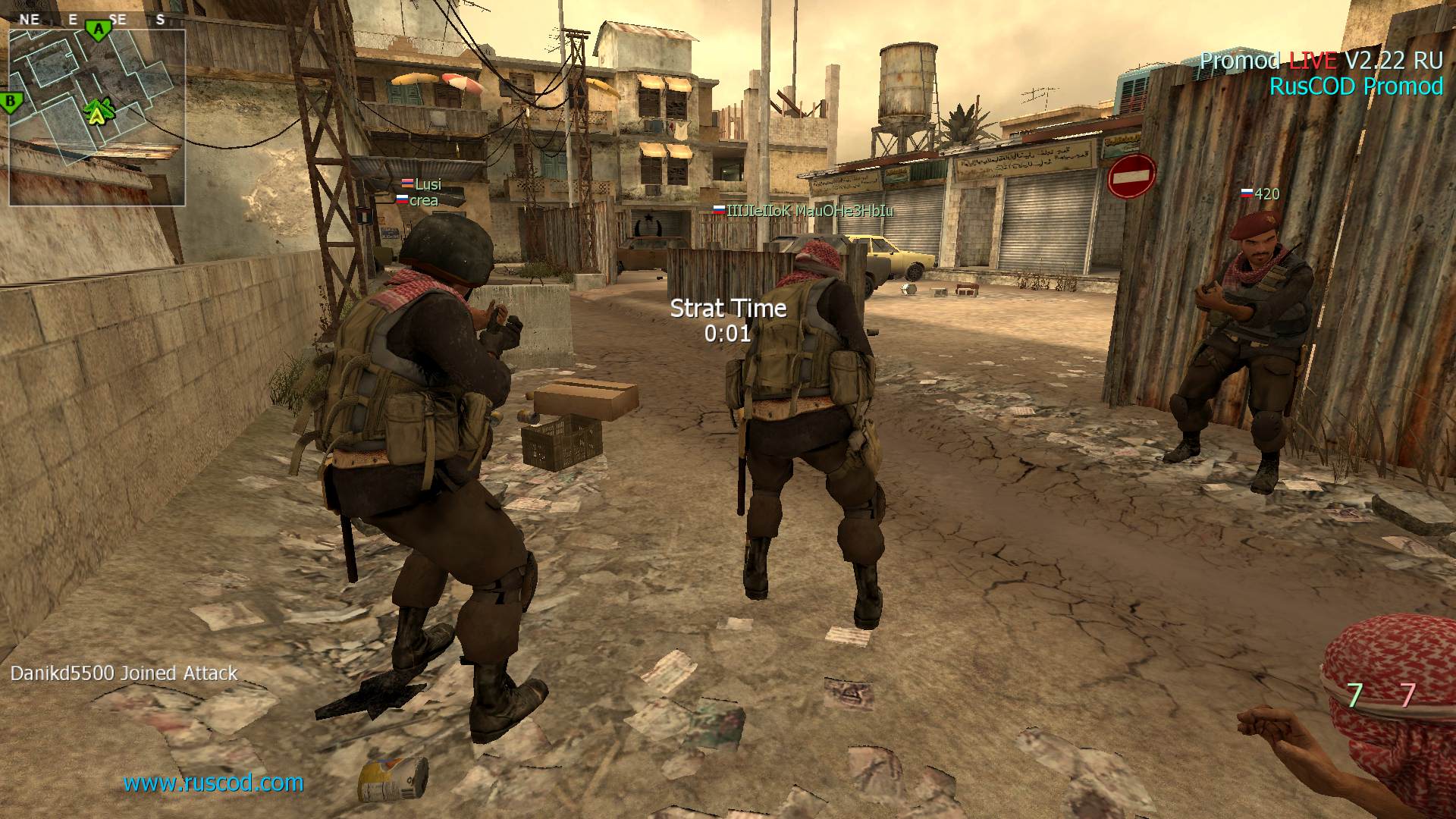Select the green bombsite A marker on minimap

pos(97,29)
